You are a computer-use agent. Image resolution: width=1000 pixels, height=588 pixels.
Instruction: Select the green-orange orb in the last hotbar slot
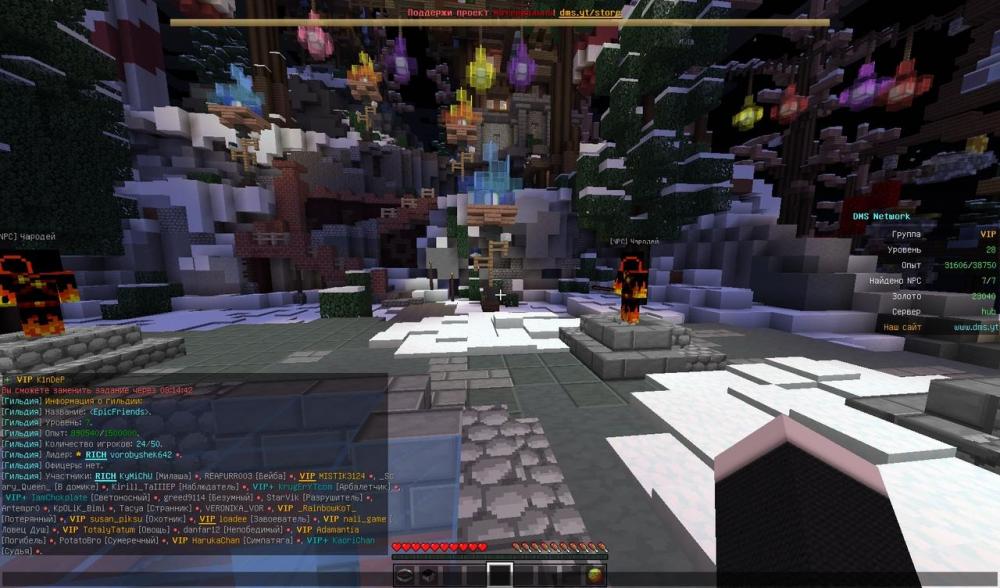tap(595, 575)
